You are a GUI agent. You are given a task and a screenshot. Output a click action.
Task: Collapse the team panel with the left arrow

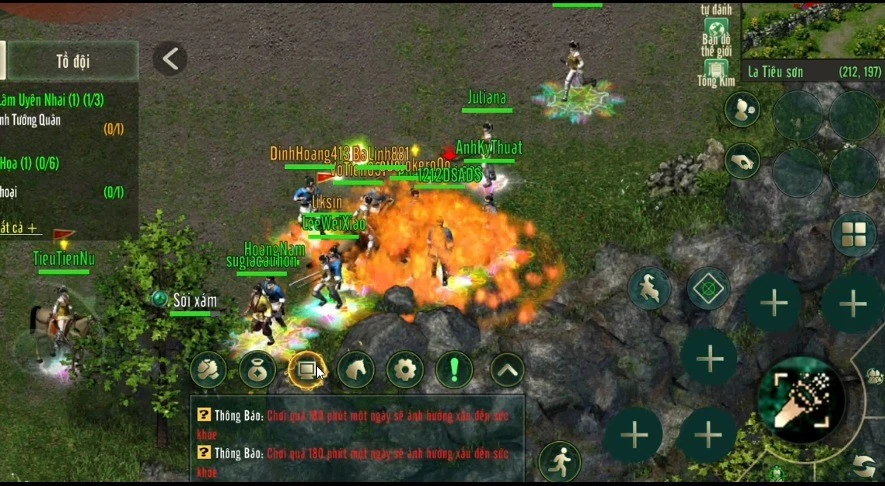pos(170,59)
